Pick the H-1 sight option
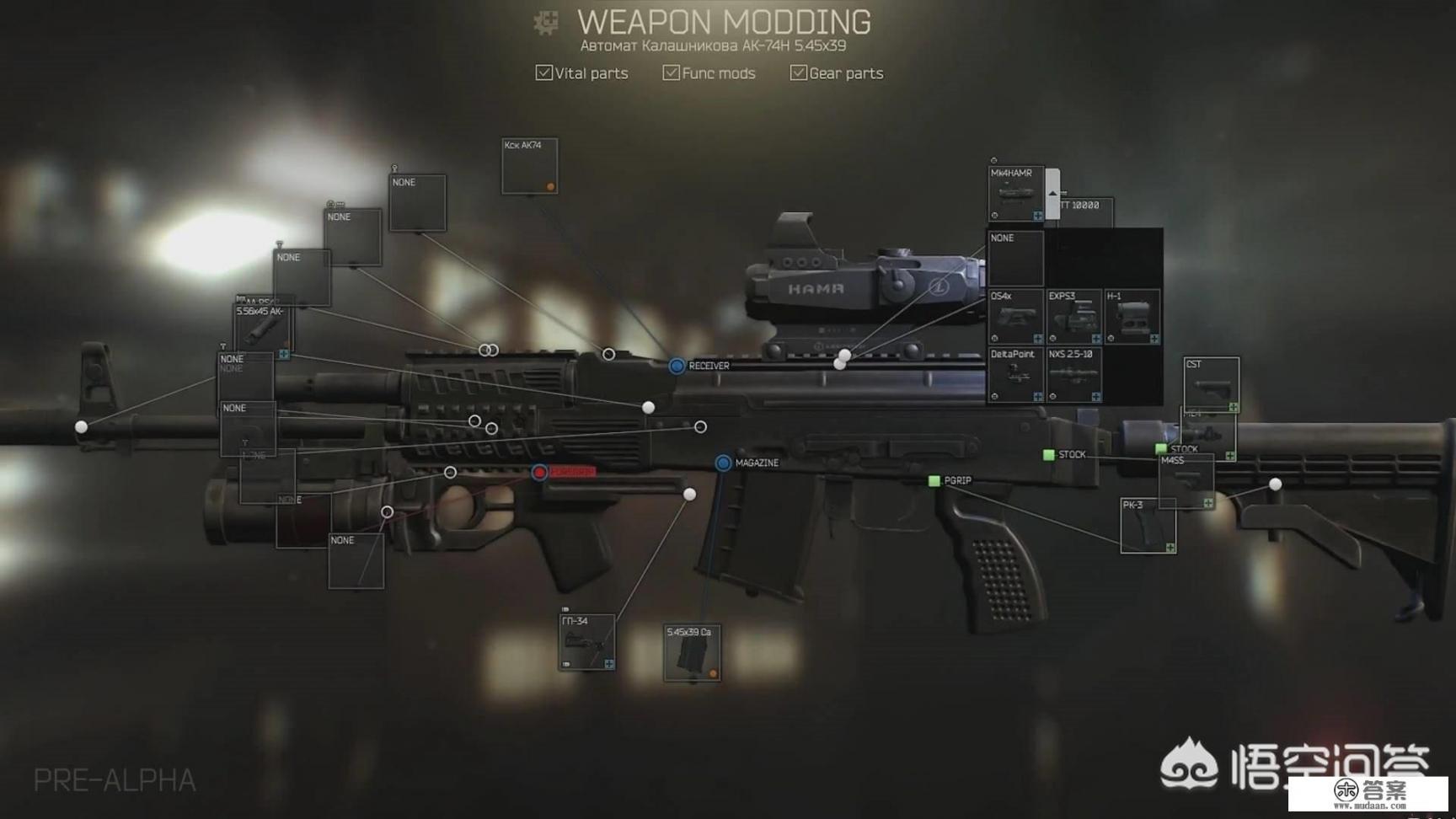The image size is (1456, 819). click(1132, 317)
